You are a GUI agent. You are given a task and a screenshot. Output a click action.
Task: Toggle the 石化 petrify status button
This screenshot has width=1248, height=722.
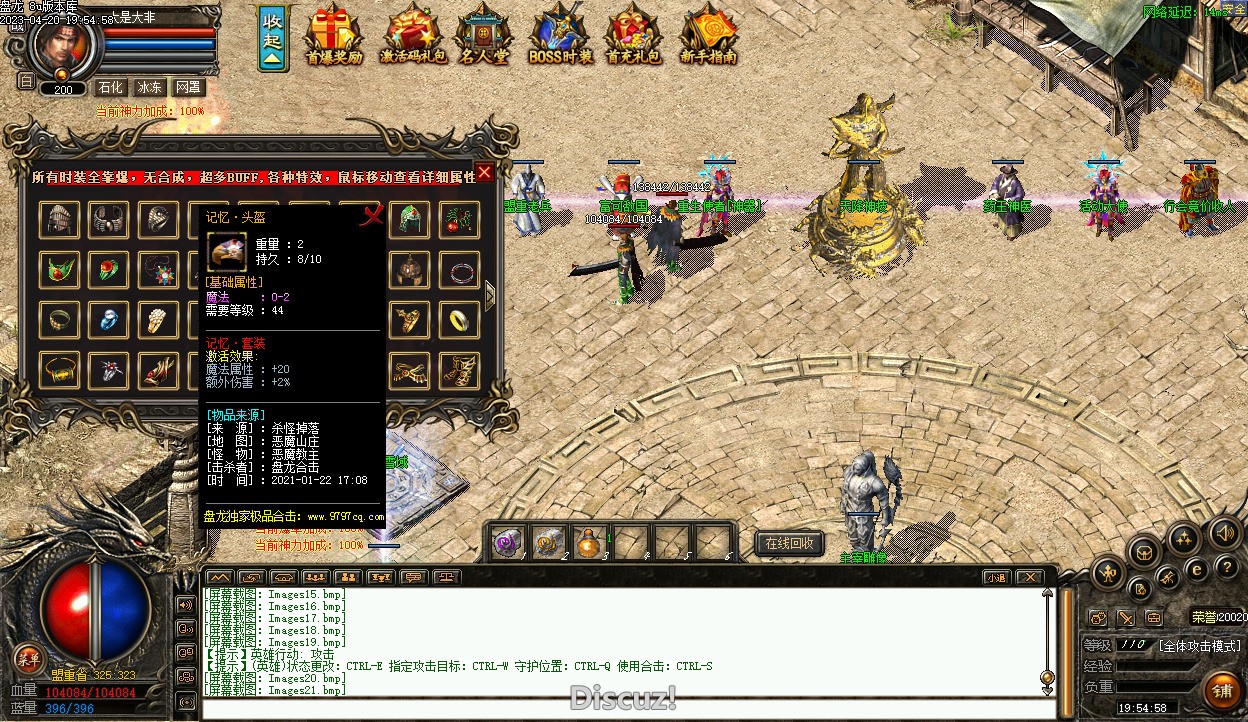tap(112, 88)
